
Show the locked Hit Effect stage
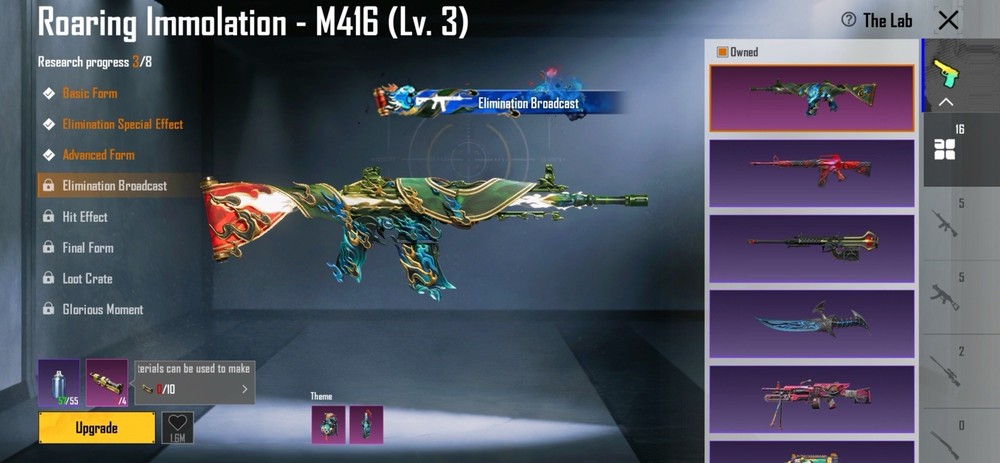(85, 217)
